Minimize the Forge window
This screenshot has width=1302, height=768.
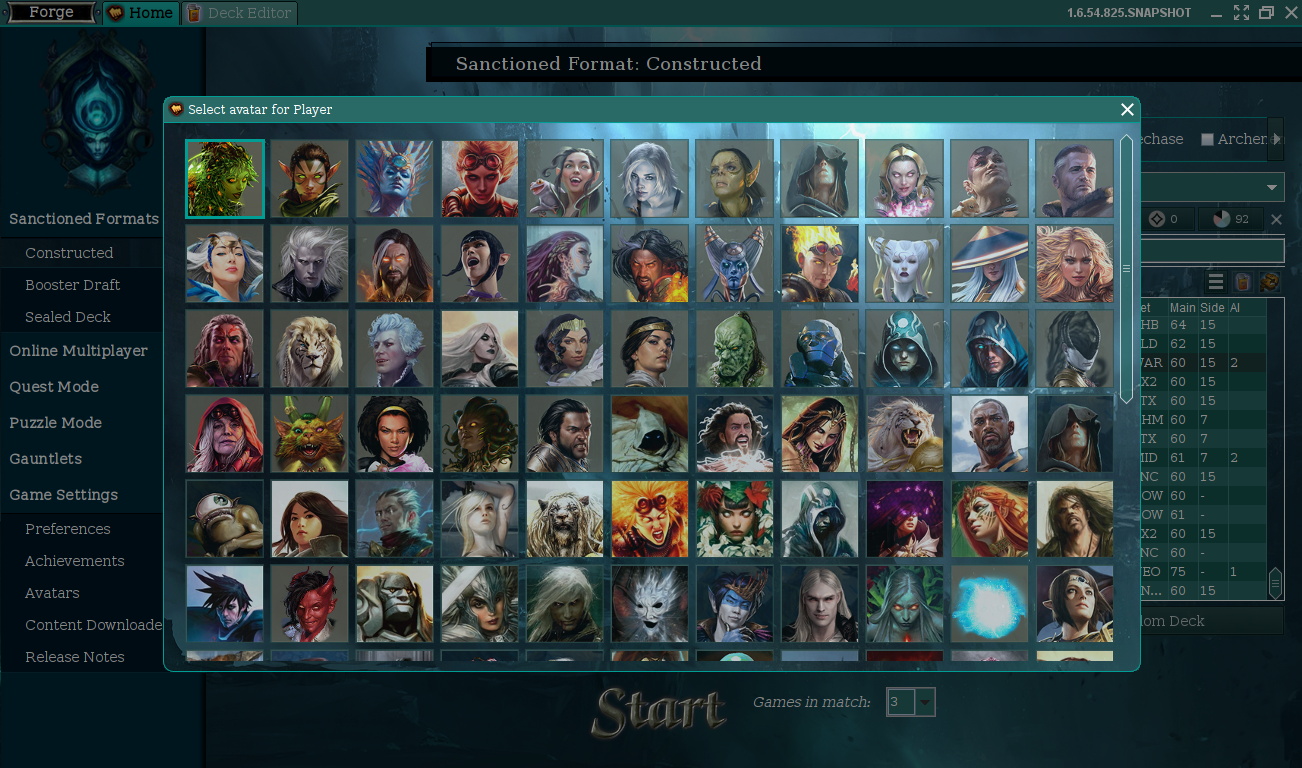click(1216, 13)
